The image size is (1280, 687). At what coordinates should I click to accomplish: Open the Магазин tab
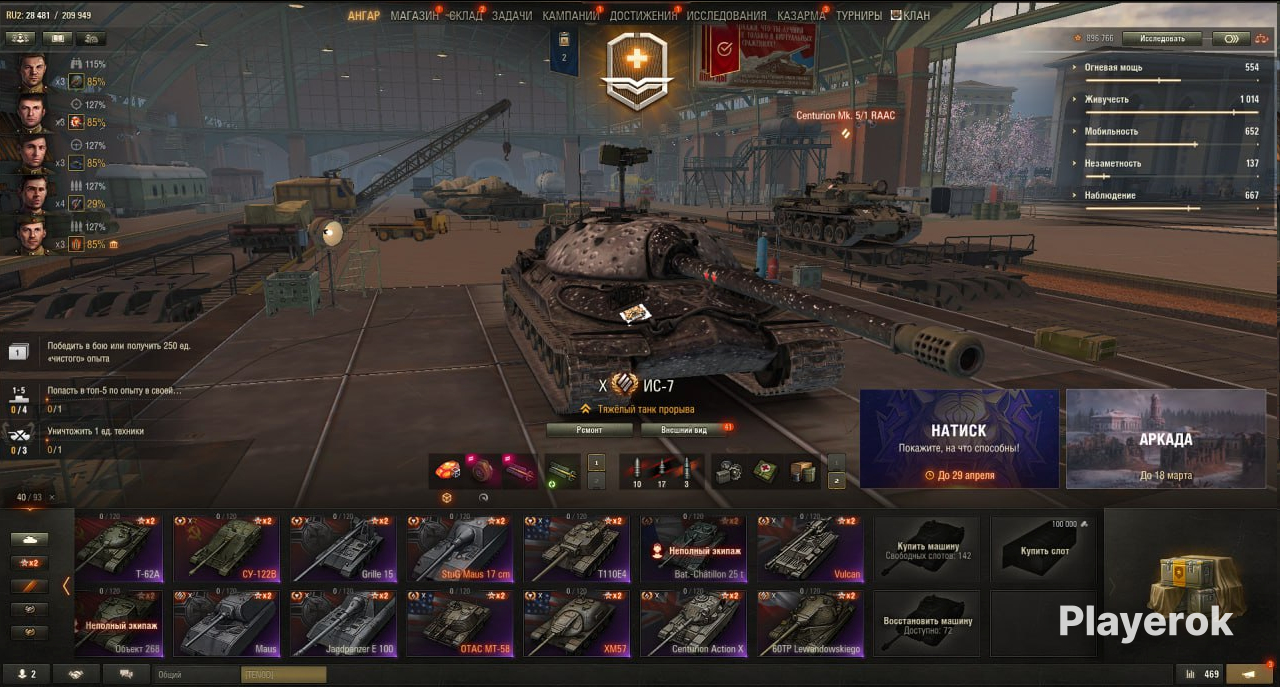(x=414, y=16)
